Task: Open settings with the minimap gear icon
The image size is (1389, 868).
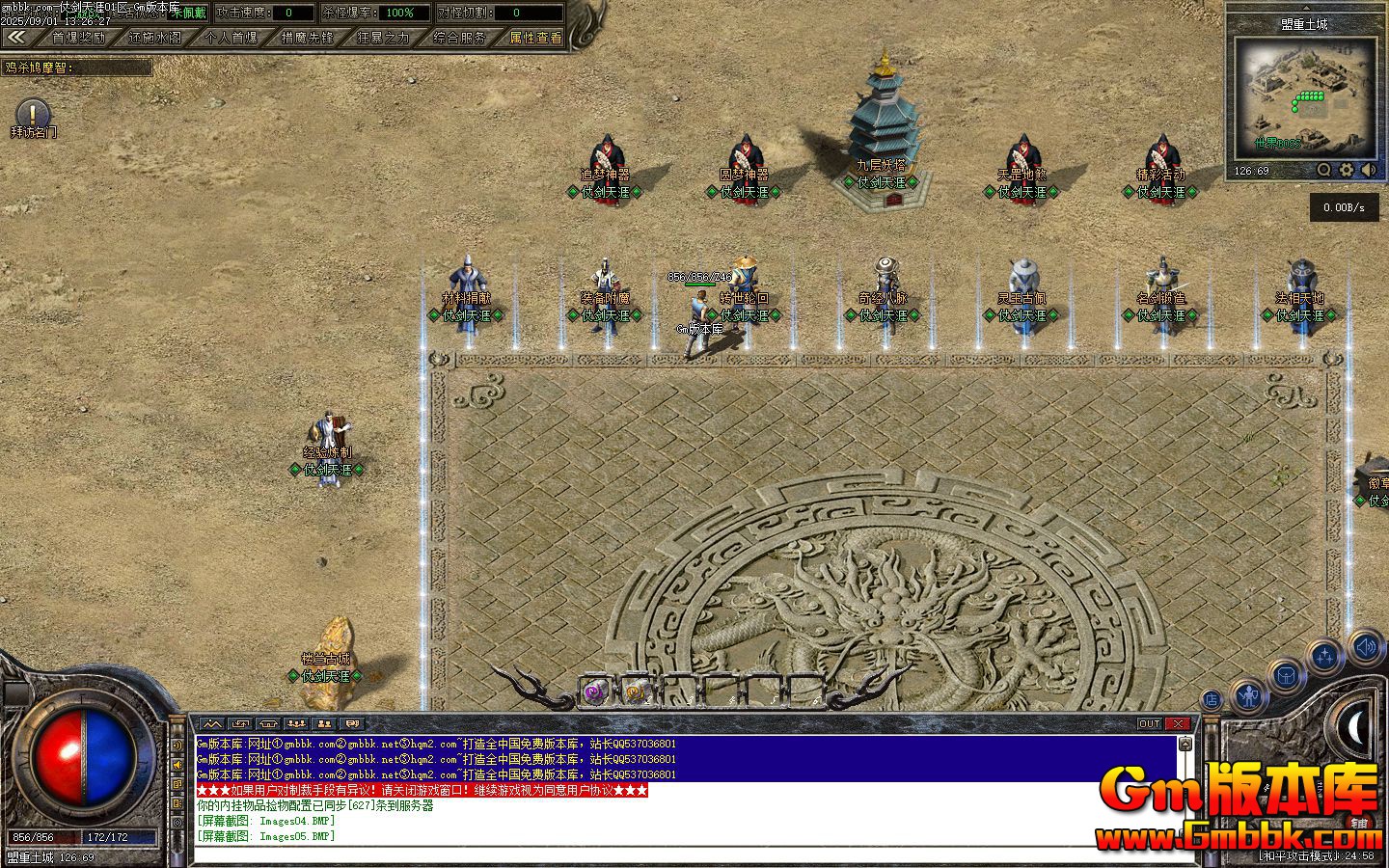Action: (1347, 170)
